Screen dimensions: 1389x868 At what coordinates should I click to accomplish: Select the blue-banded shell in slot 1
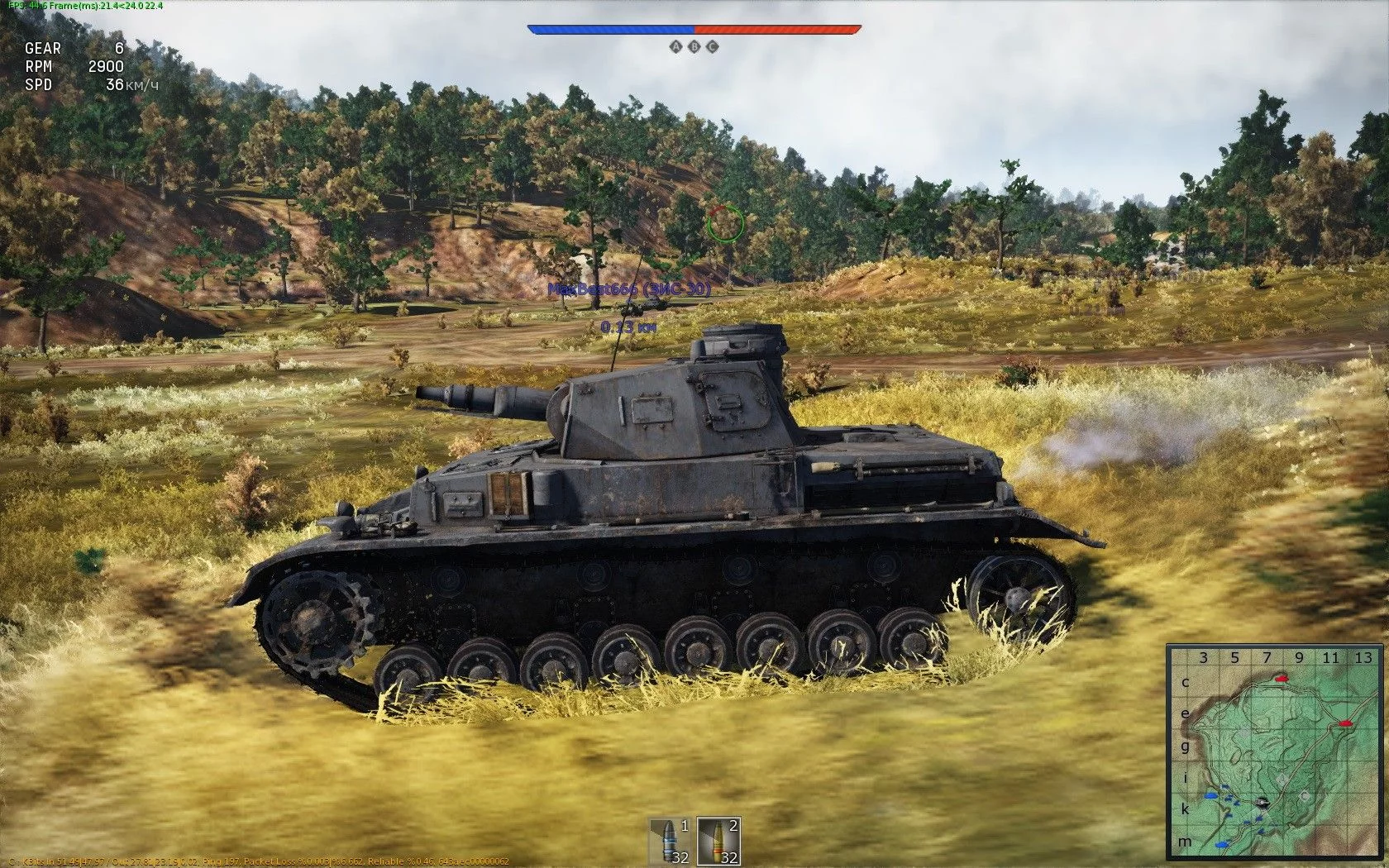click(x=669, y=841)
